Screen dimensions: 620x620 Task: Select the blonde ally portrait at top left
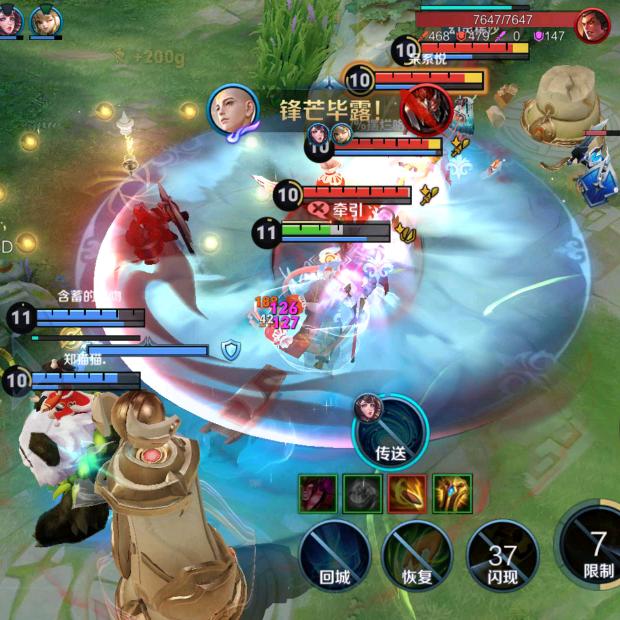(46, 22)
